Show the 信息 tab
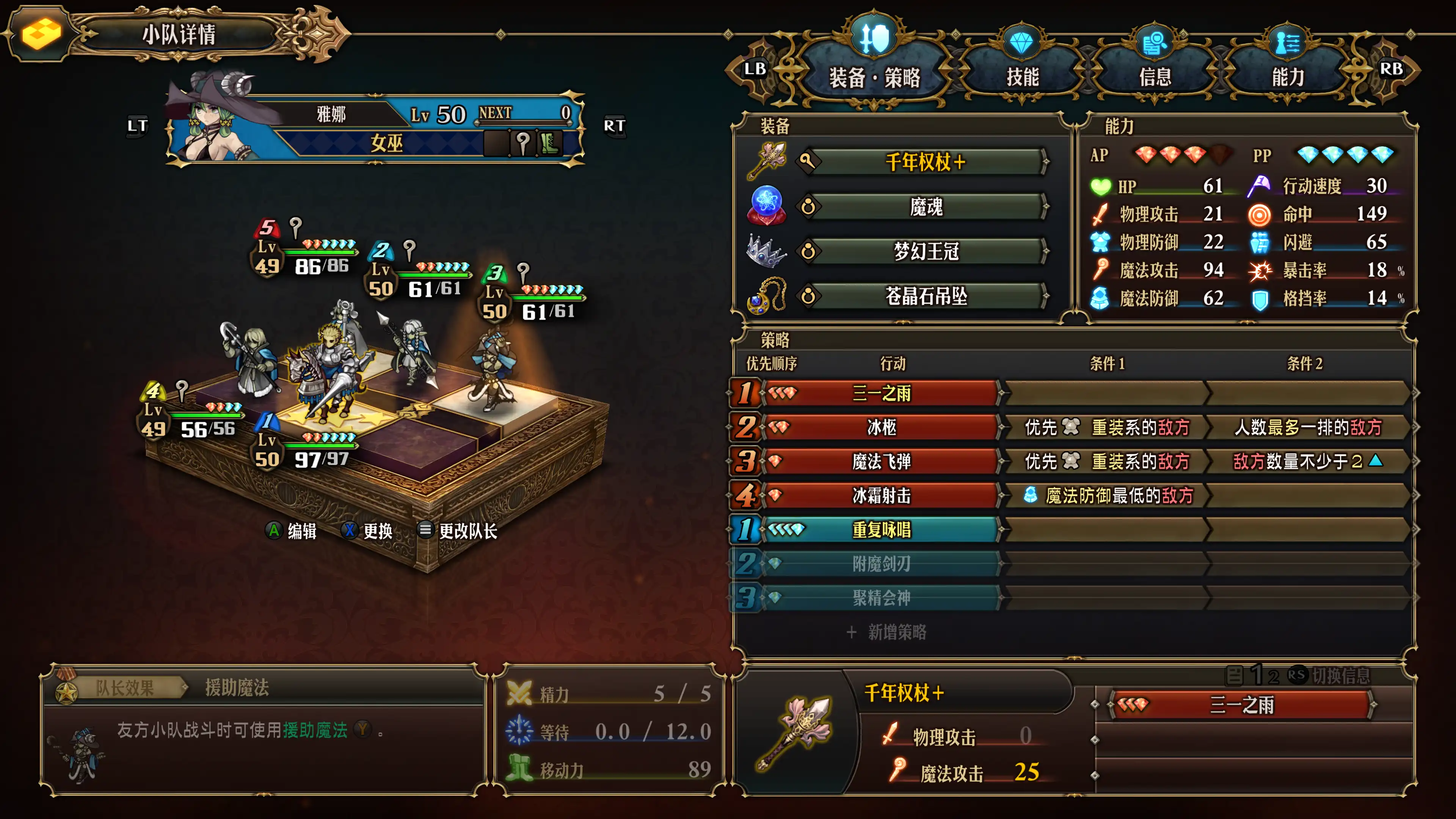This screenshot has width=1456, height=819. point(1155,76)
